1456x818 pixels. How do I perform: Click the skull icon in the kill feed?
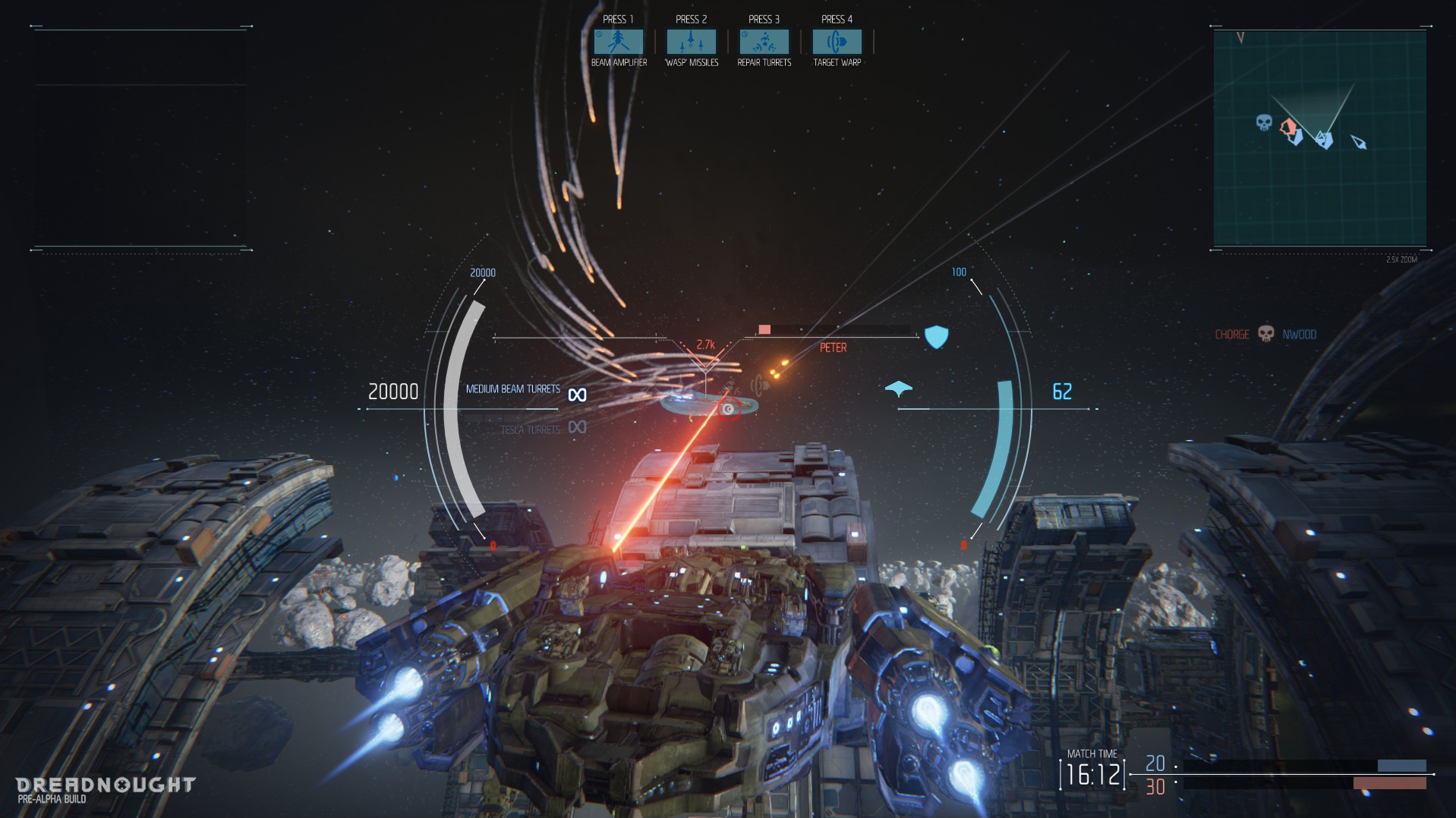[1265, 334]
